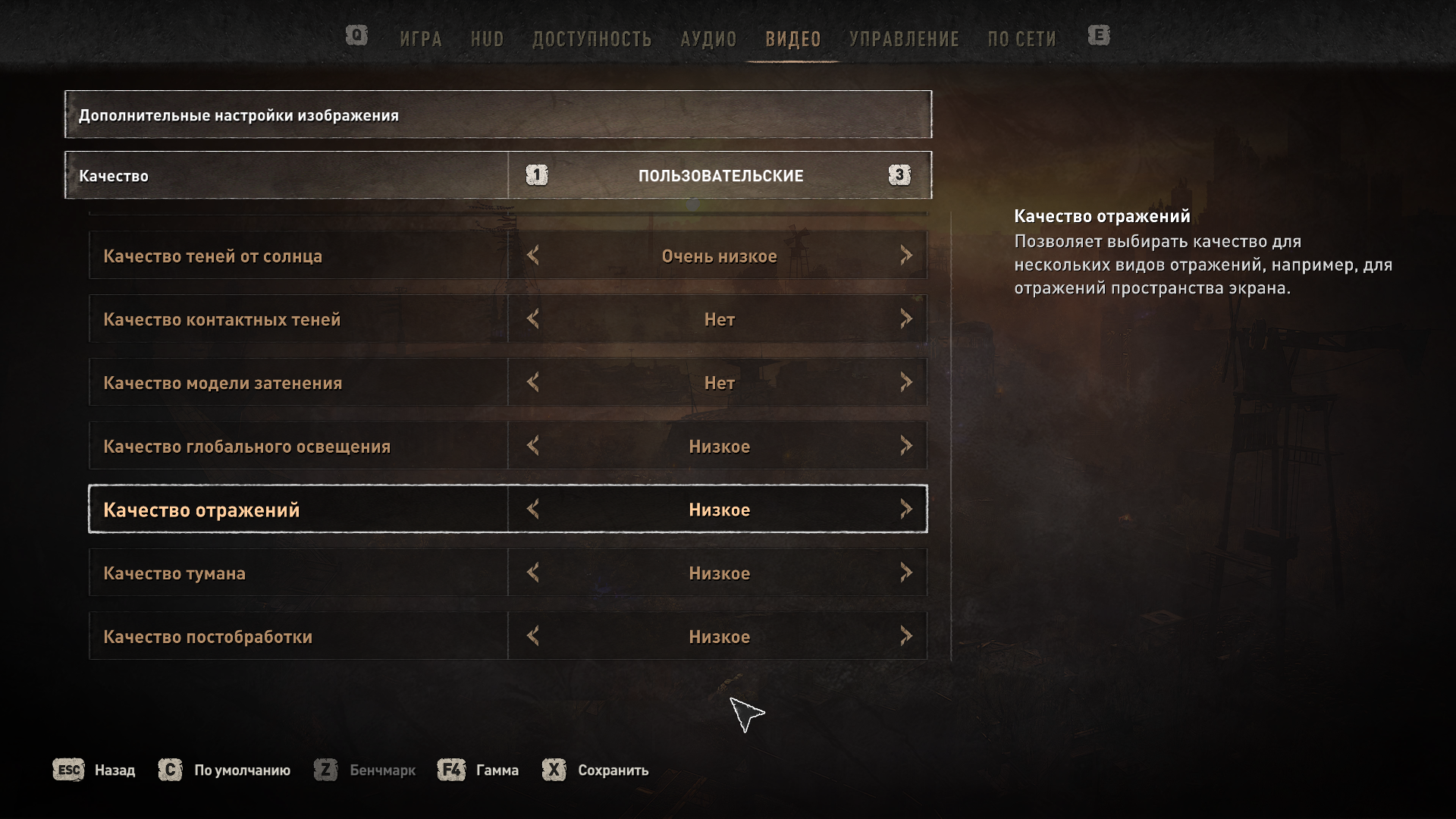This screenshot has width=1456, height=819.
Task: Raise Качество глобального освещения using right arrow
Action: tap(905, 446)
